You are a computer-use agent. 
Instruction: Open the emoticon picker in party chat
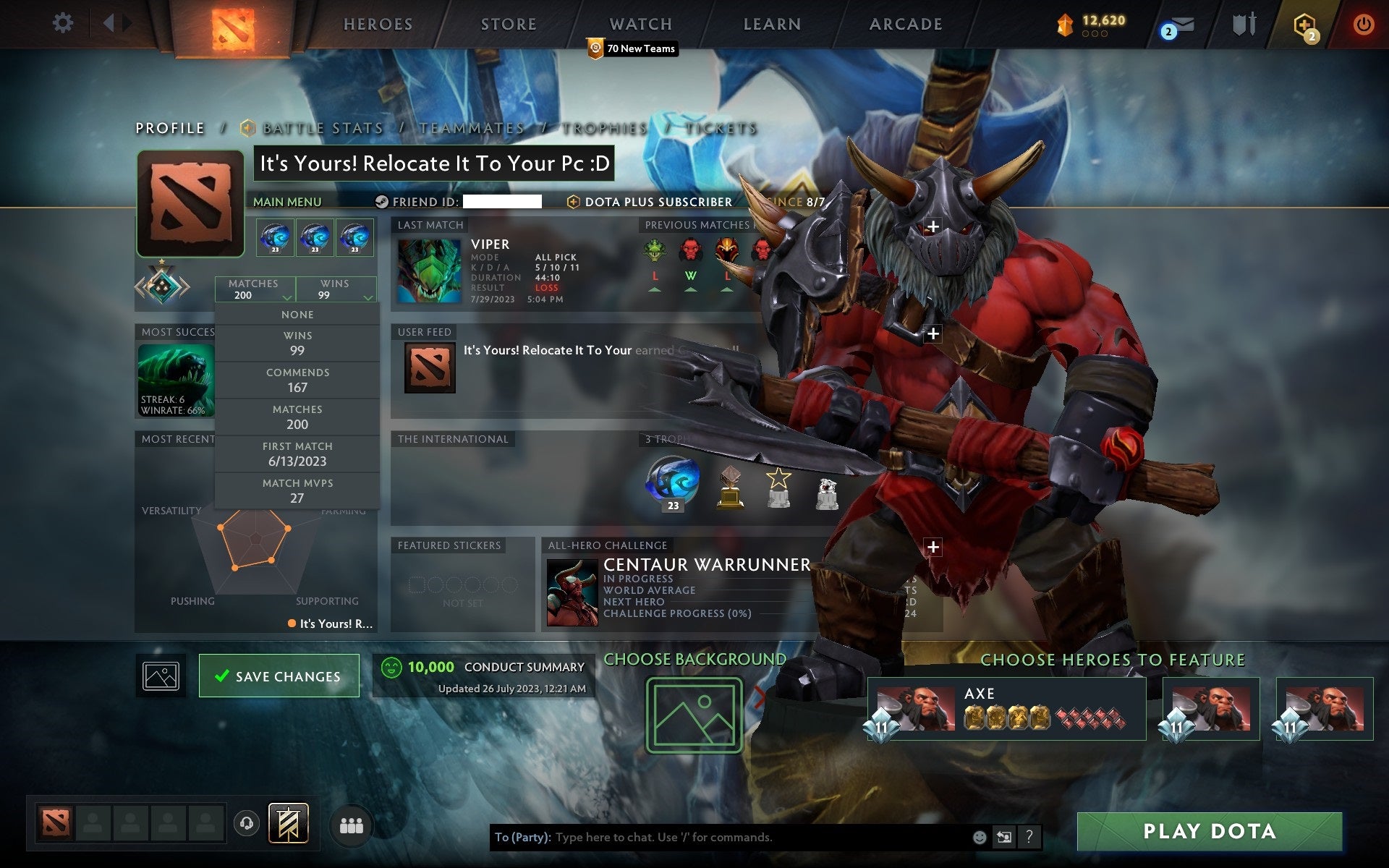pos(979,838)
